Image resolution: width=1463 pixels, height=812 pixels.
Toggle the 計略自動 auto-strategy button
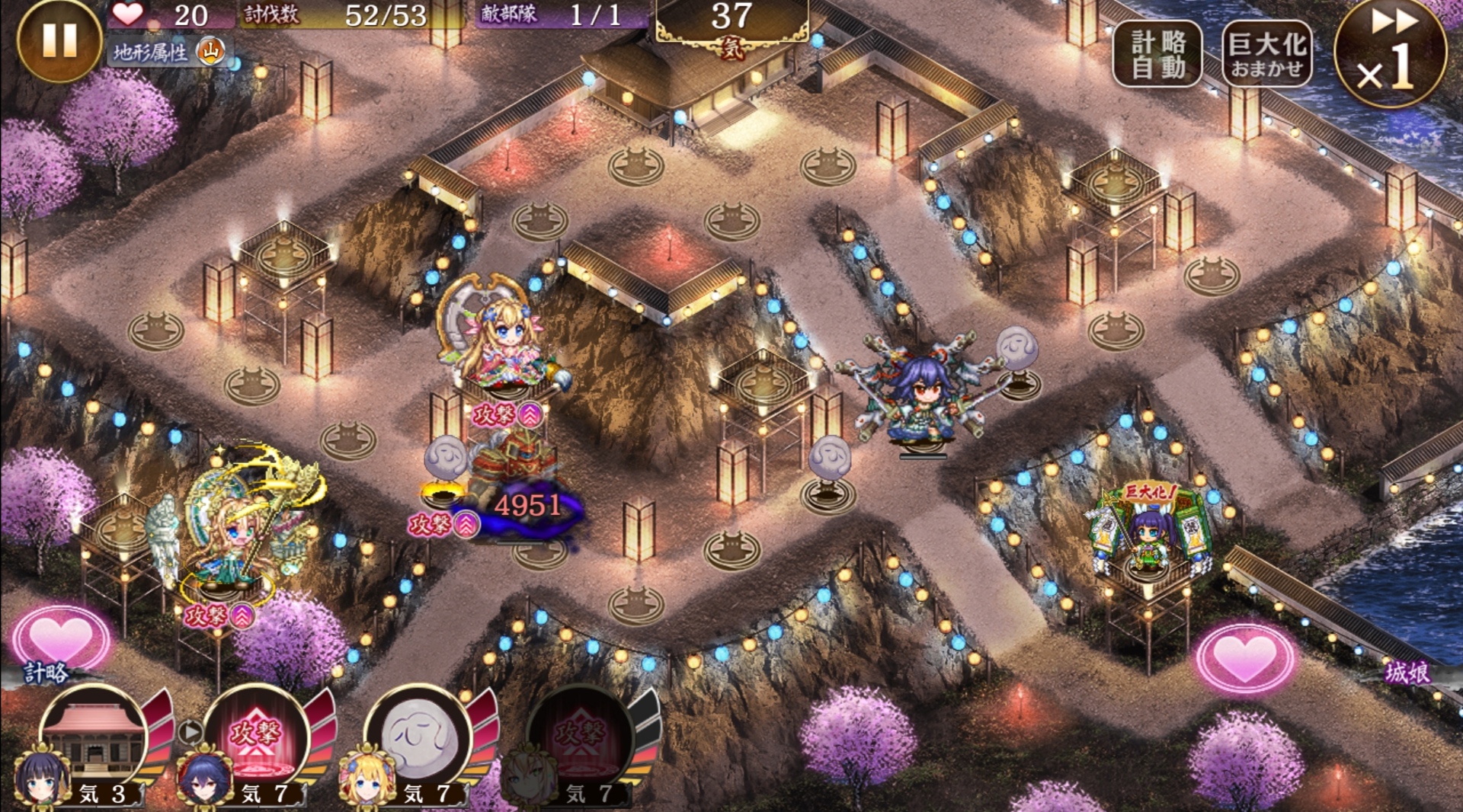[1157, 53]
